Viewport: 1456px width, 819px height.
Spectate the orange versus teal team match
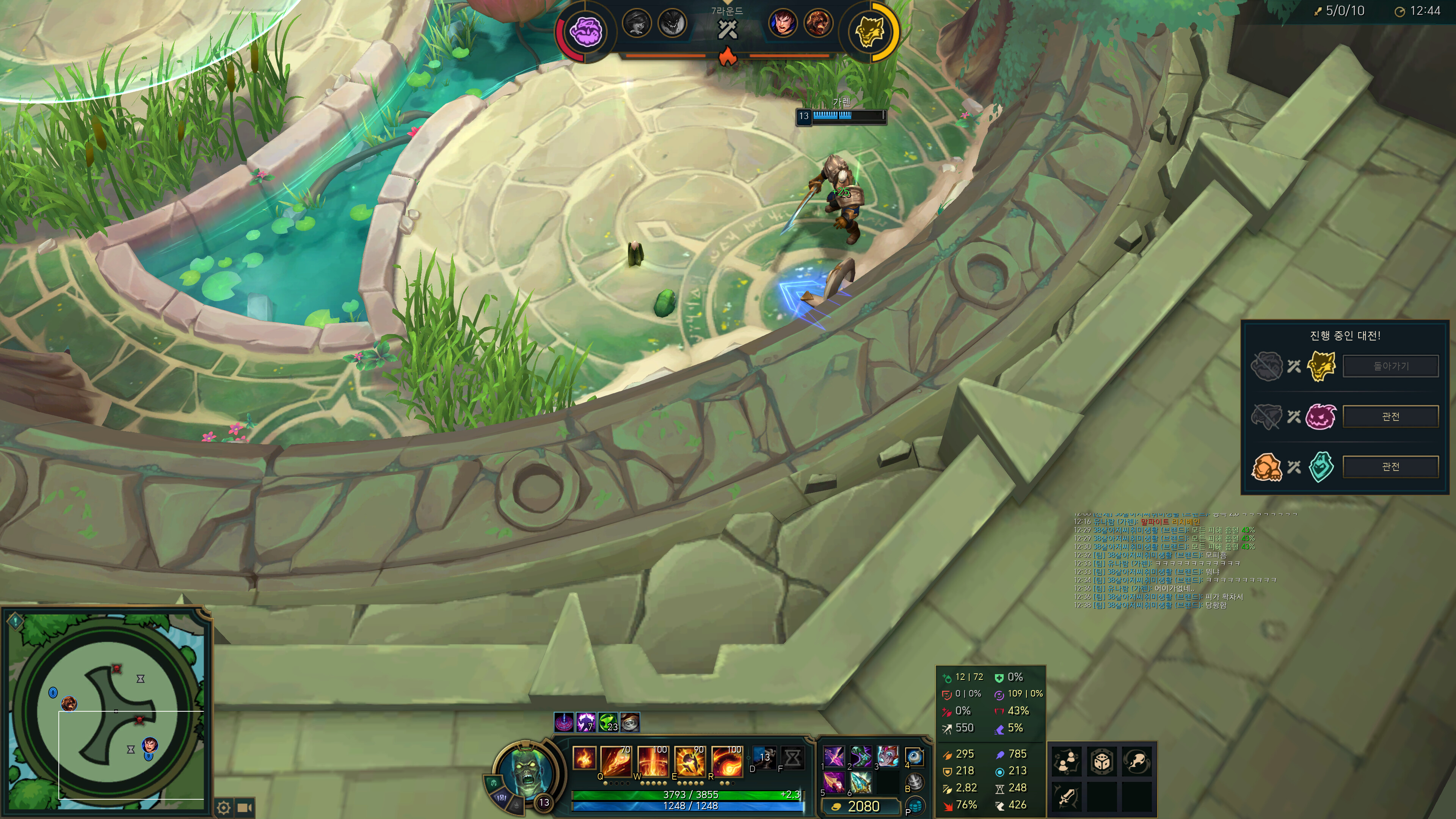pos(1390,467)
